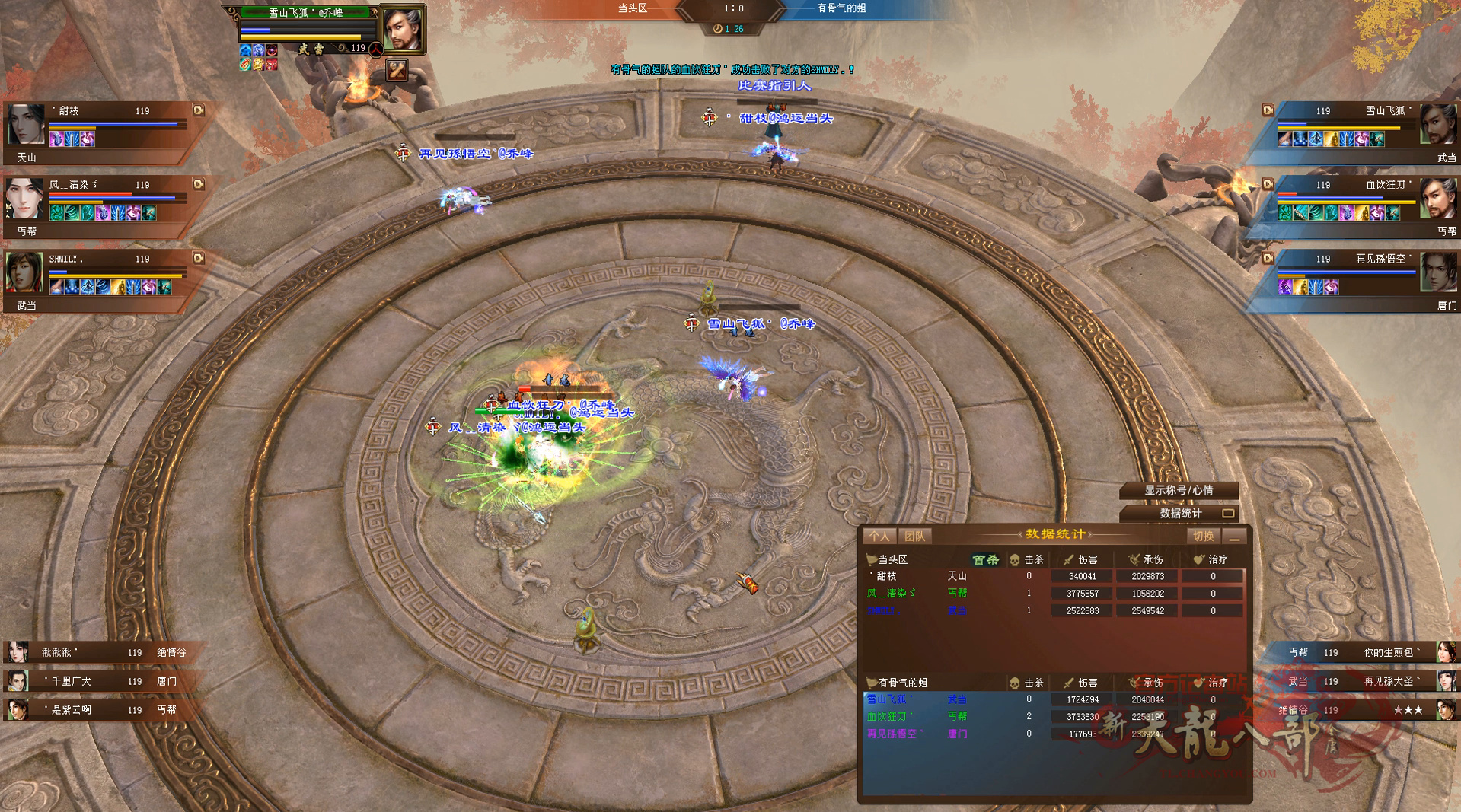Minimize the 数据统计 panel
Image resolution: width=1461 pixels, height=812 pixels.
pos(1235,537)
